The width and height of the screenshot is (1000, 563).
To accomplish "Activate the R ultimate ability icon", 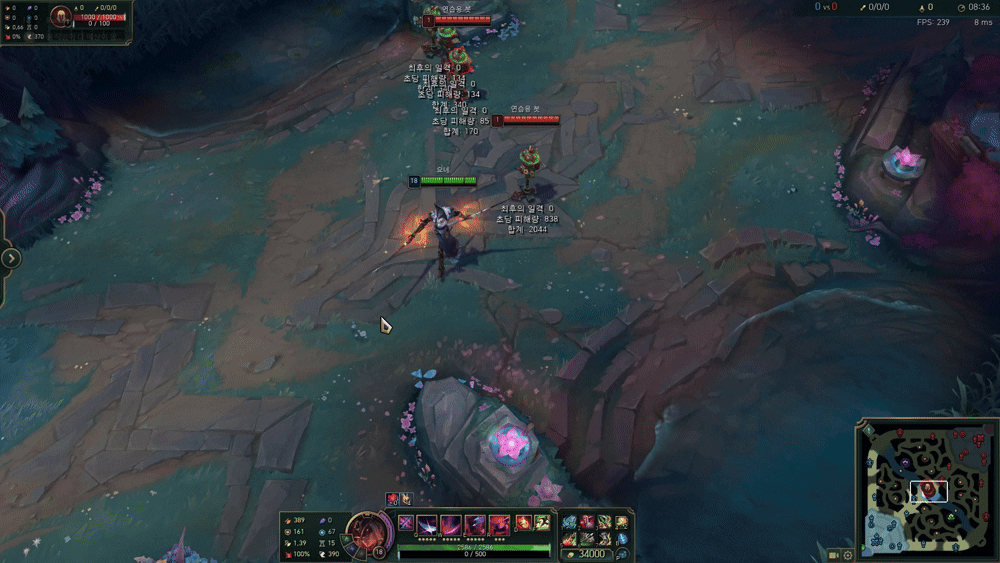I will [x=499, y=523].
